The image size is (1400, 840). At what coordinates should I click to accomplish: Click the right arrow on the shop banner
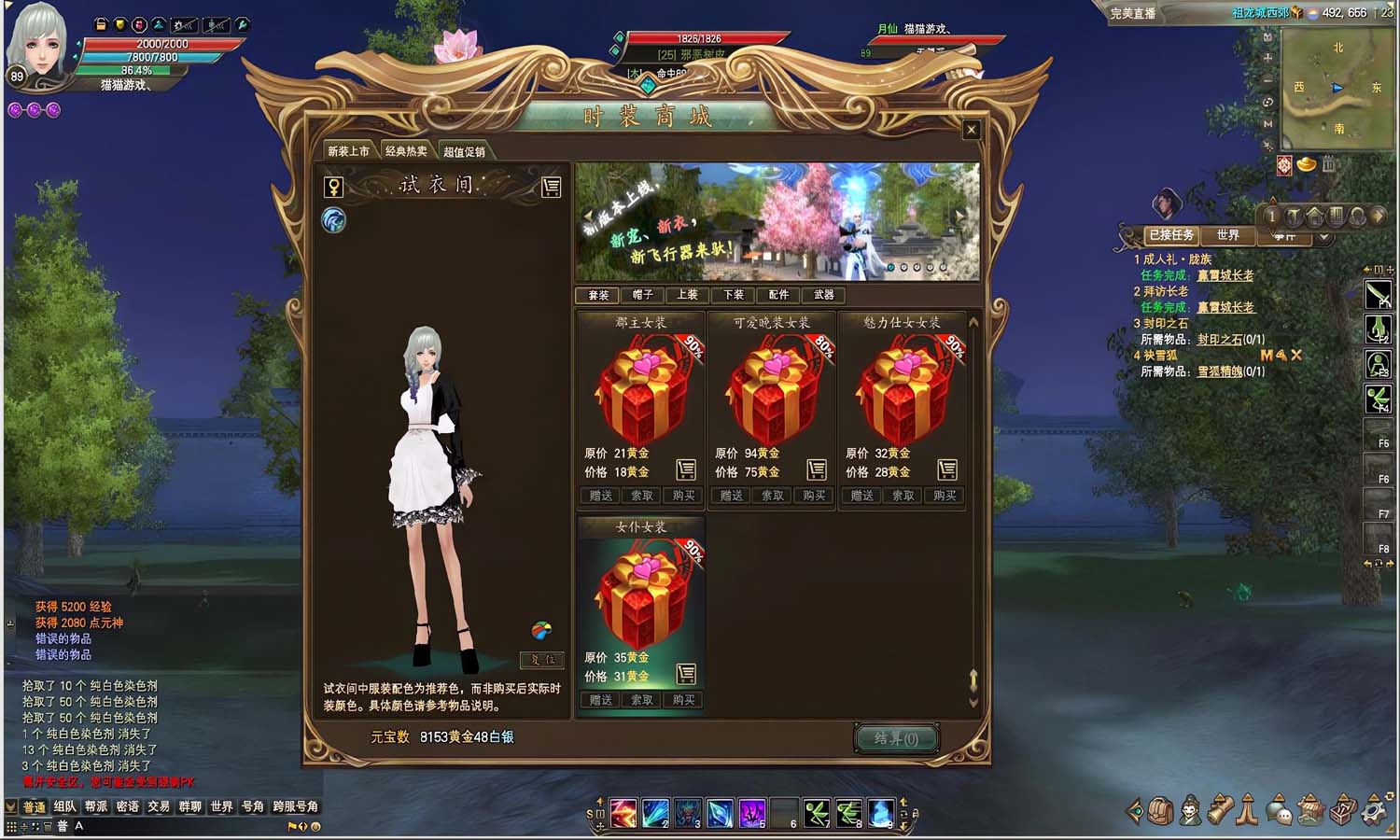pyautogui.click(x=959, y=214)
